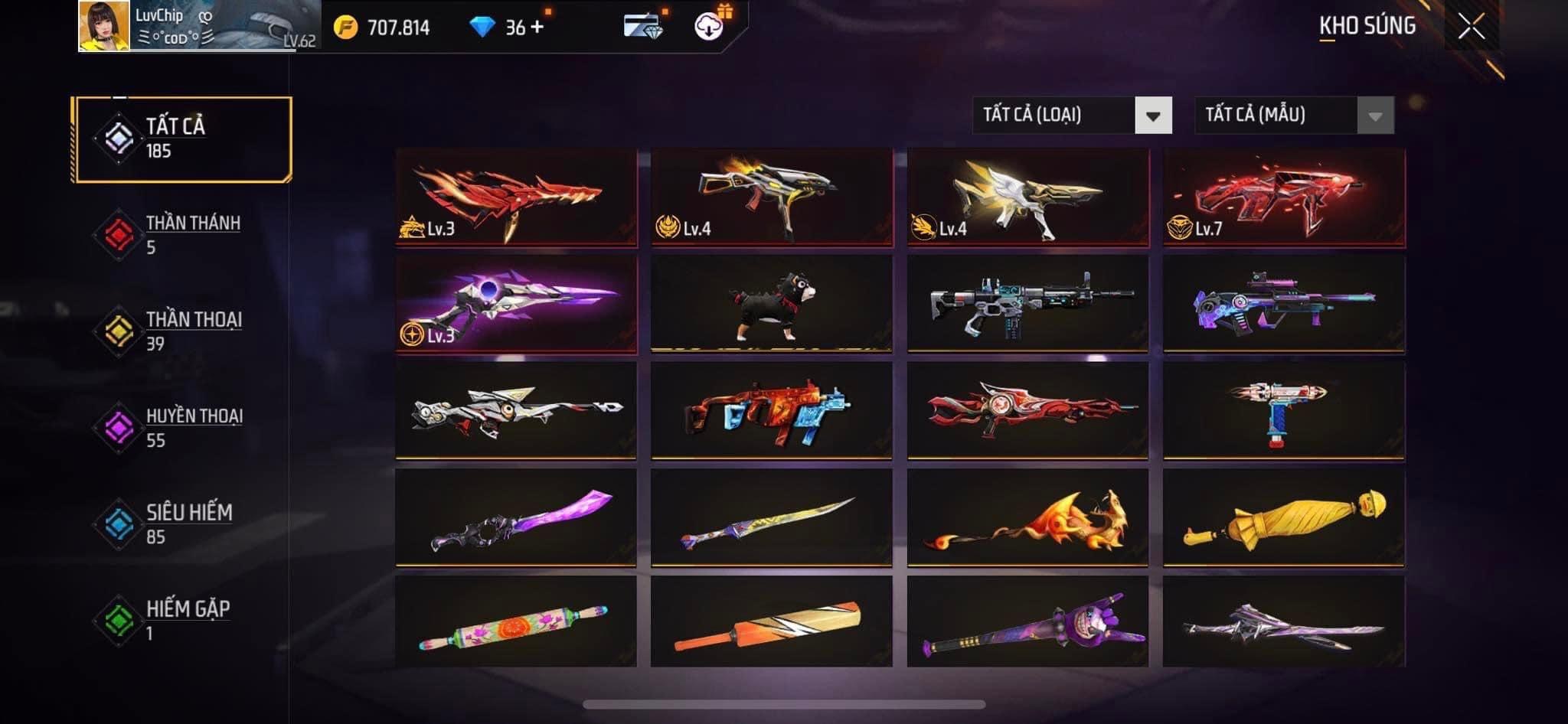Choose the cricket bat melee skin
The width and height of the screenshot is (1568, 724).
772,623
